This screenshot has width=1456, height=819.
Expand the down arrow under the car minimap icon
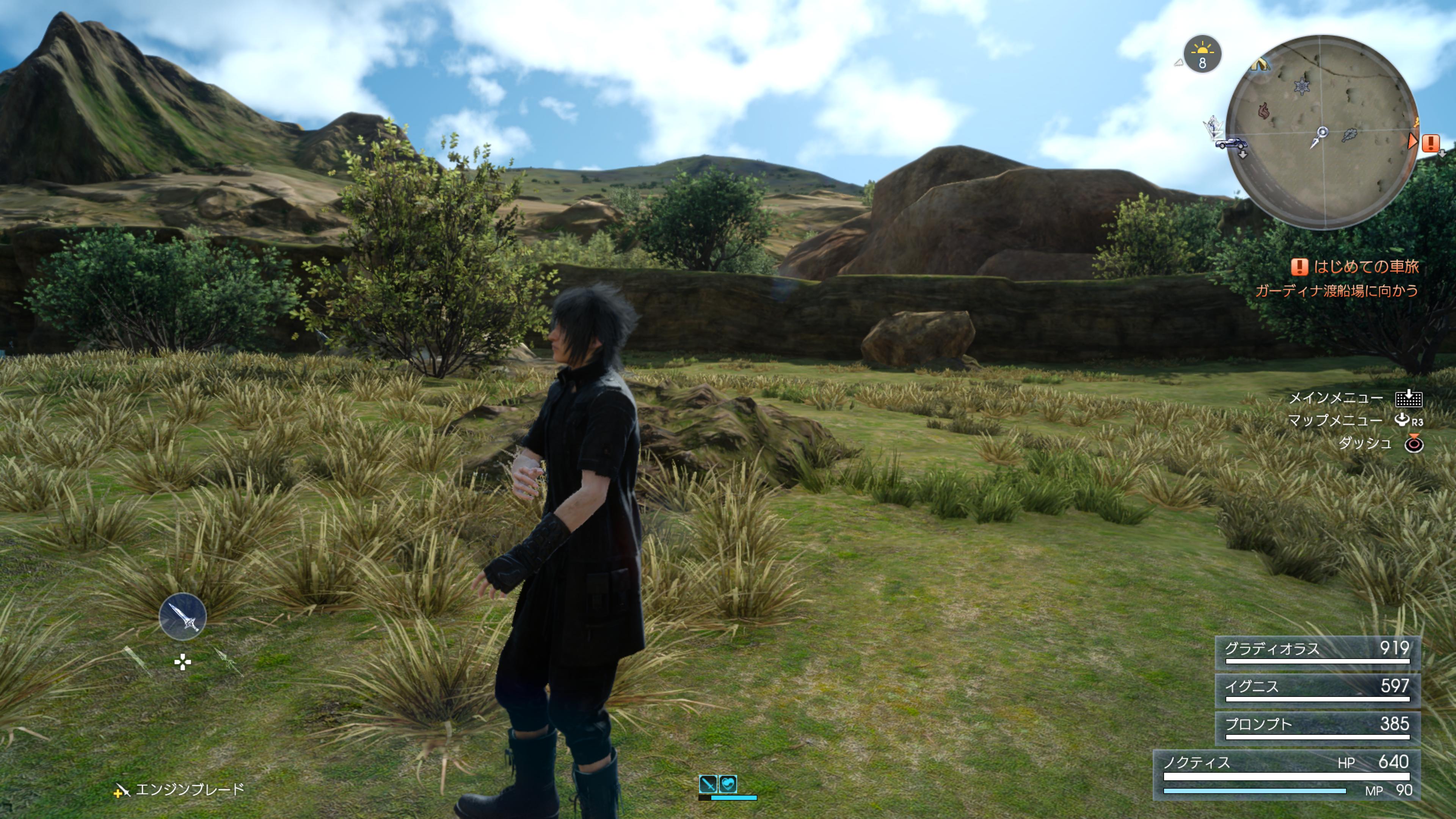pos(1243,155)
